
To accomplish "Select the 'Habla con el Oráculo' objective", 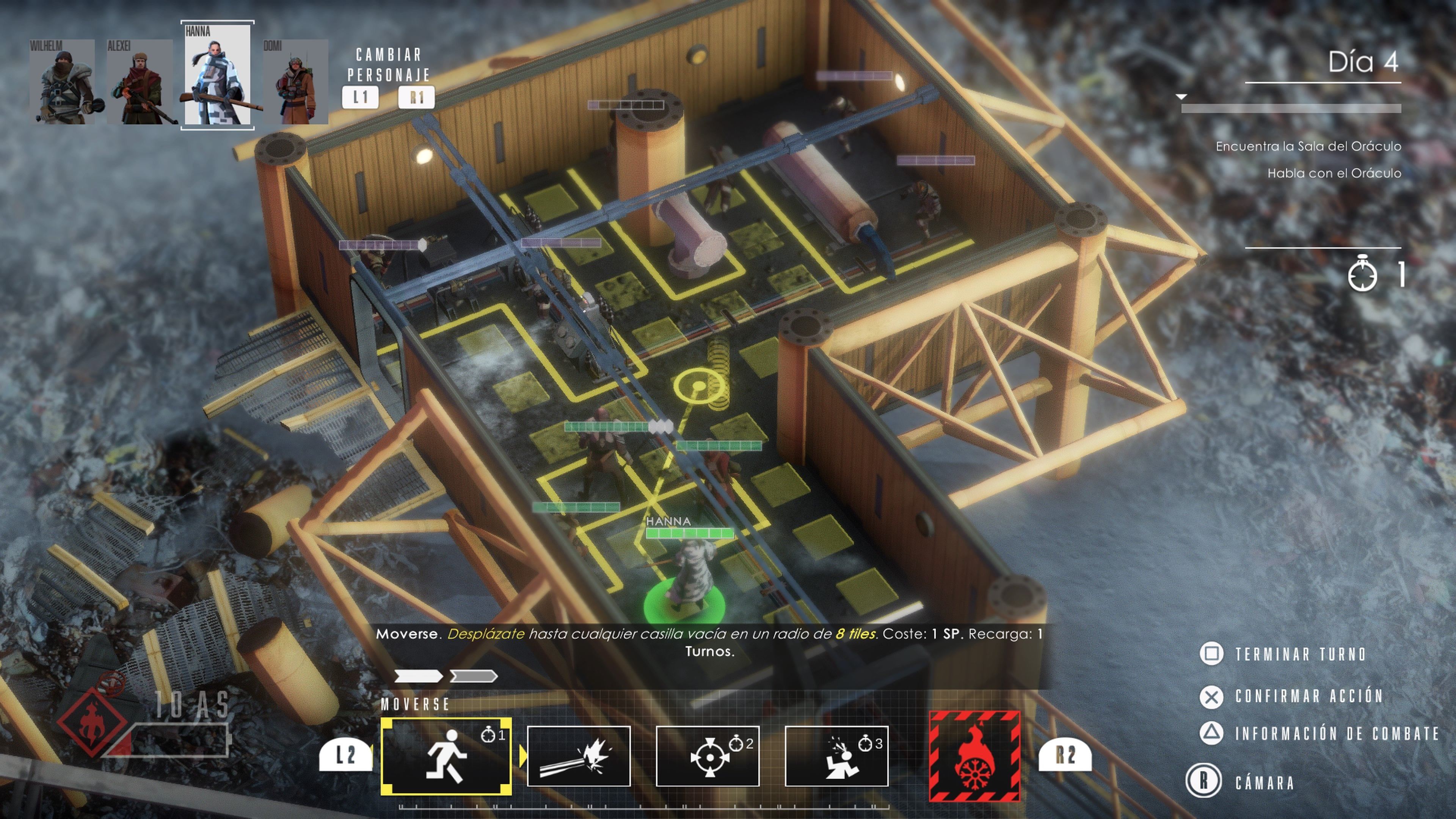I will [x=1334, y=174].
